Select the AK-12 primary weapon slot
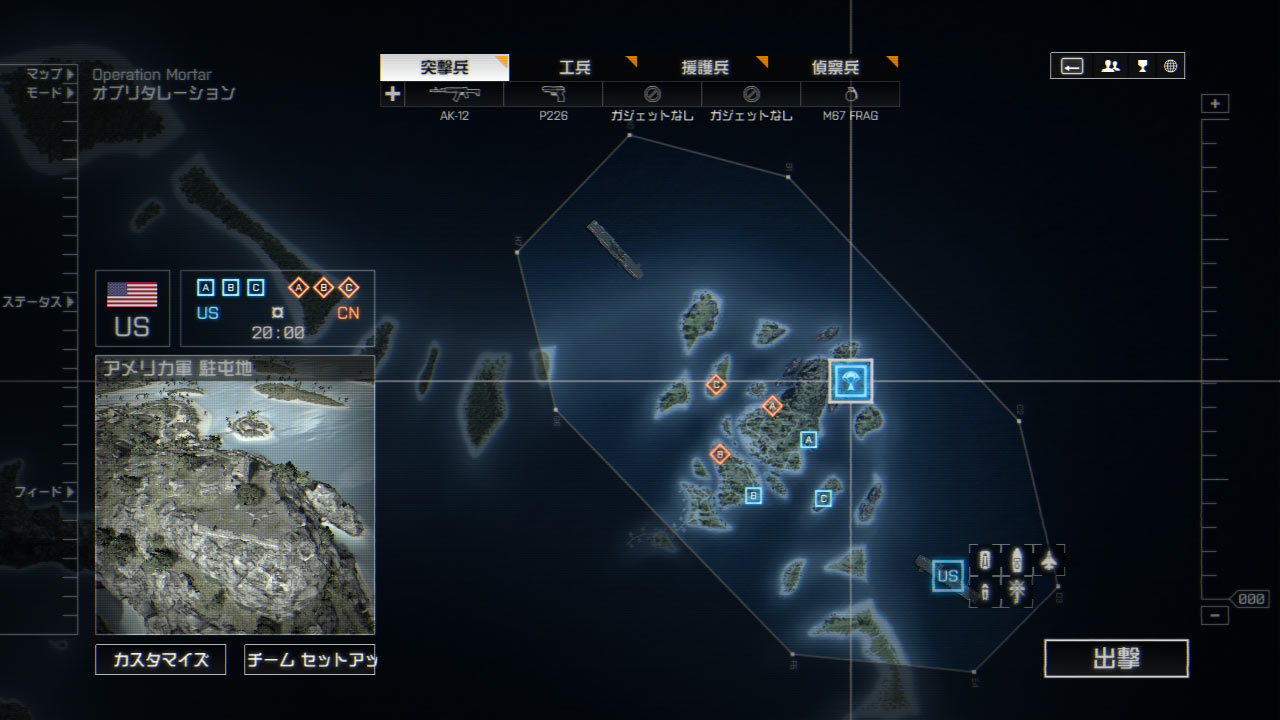The height and width of the screenshot is (720, 1280). [x=454, y=94]
